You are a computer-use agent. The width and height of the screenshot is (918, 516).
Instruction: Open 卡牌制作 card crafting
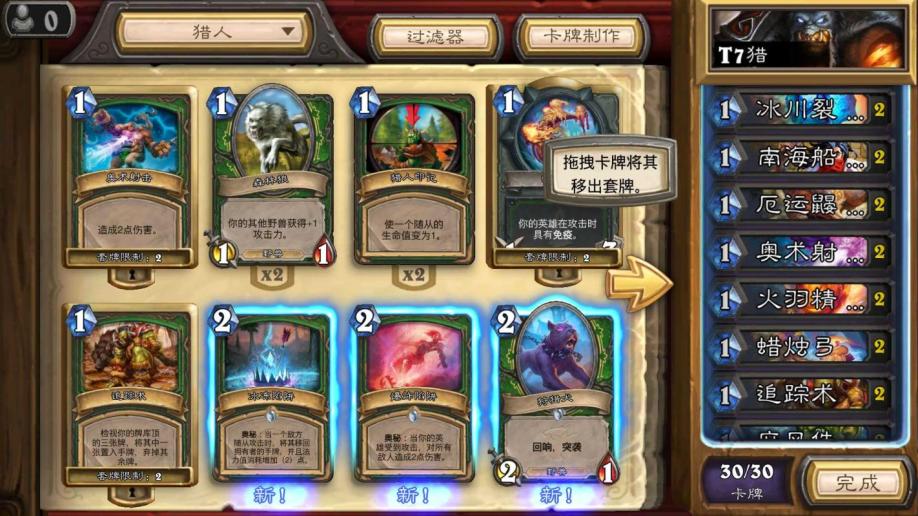tap(580, 37)
